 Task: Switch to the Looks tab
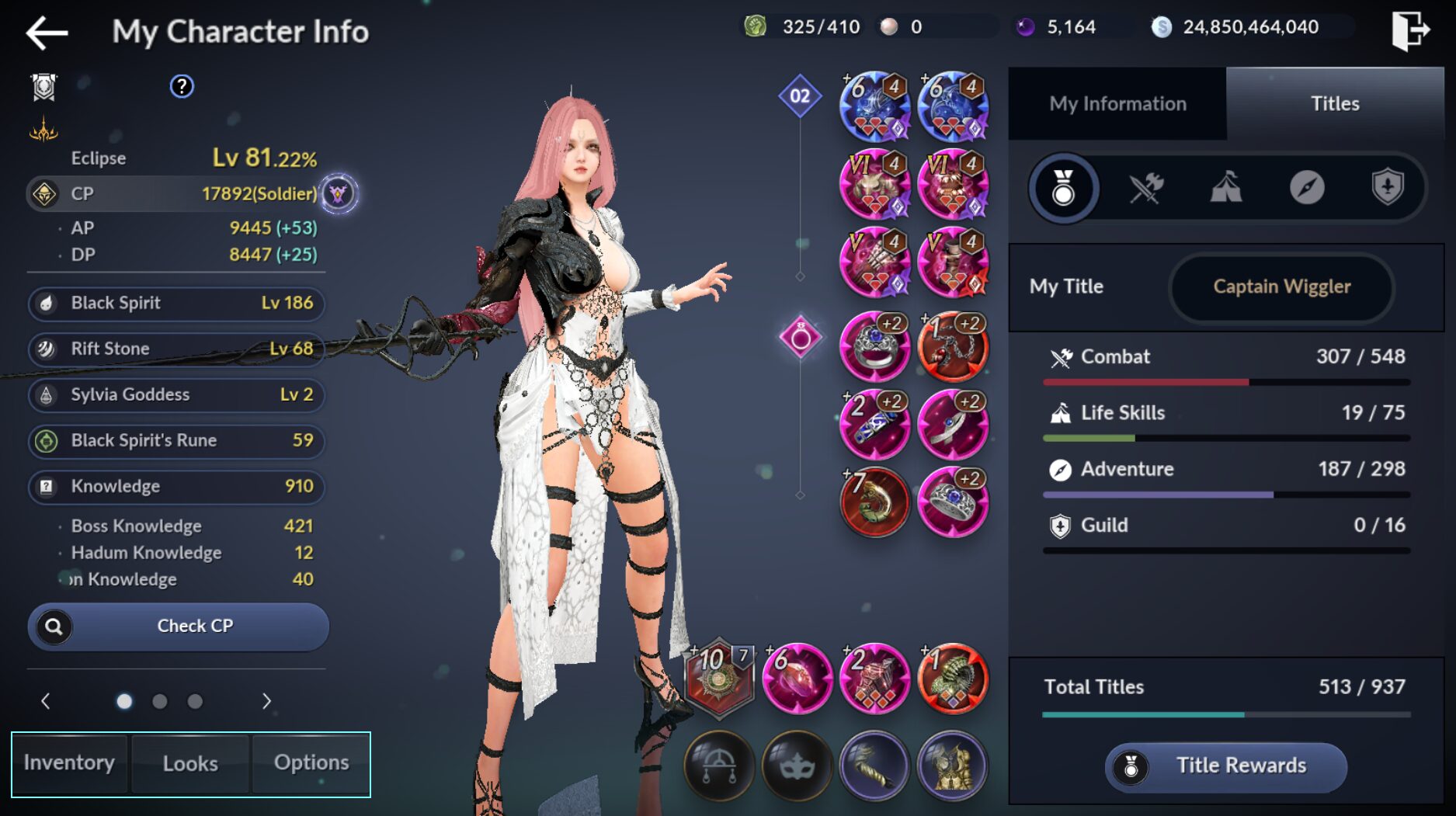pyautogui.click(x=190, y=763)
